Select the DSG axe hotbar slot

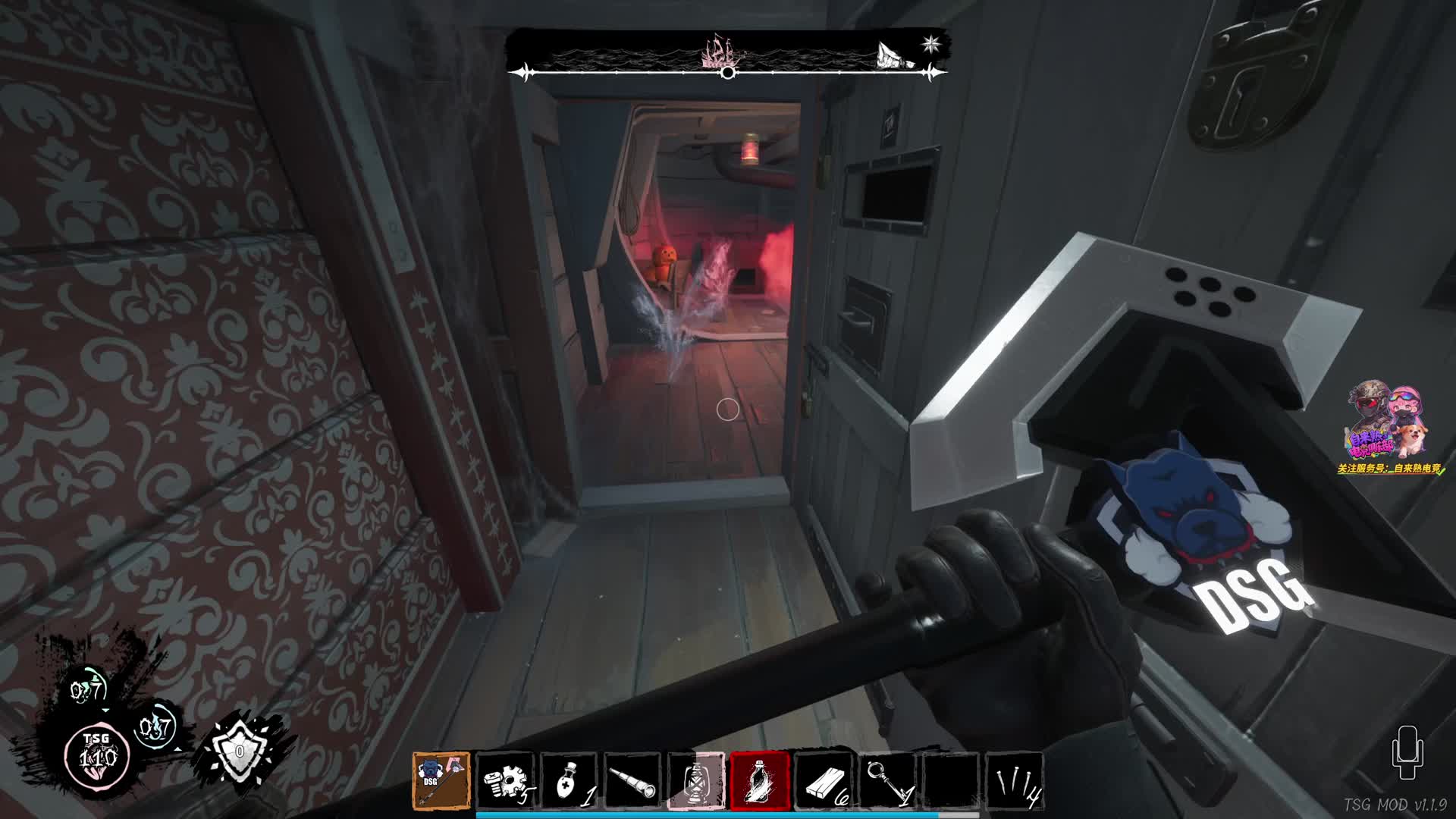pos(441,781)
